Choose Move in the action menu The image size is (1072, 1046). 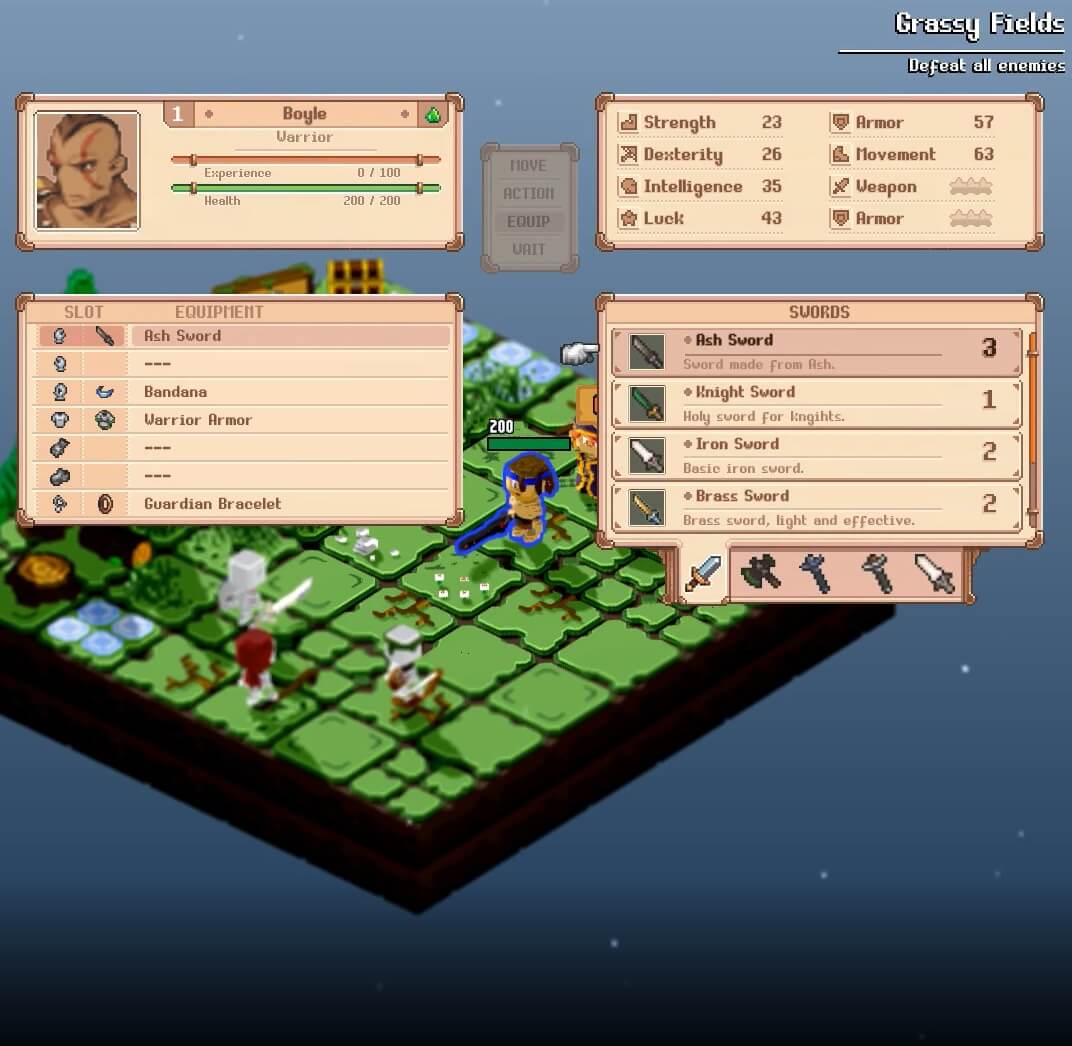pos(529,166)
